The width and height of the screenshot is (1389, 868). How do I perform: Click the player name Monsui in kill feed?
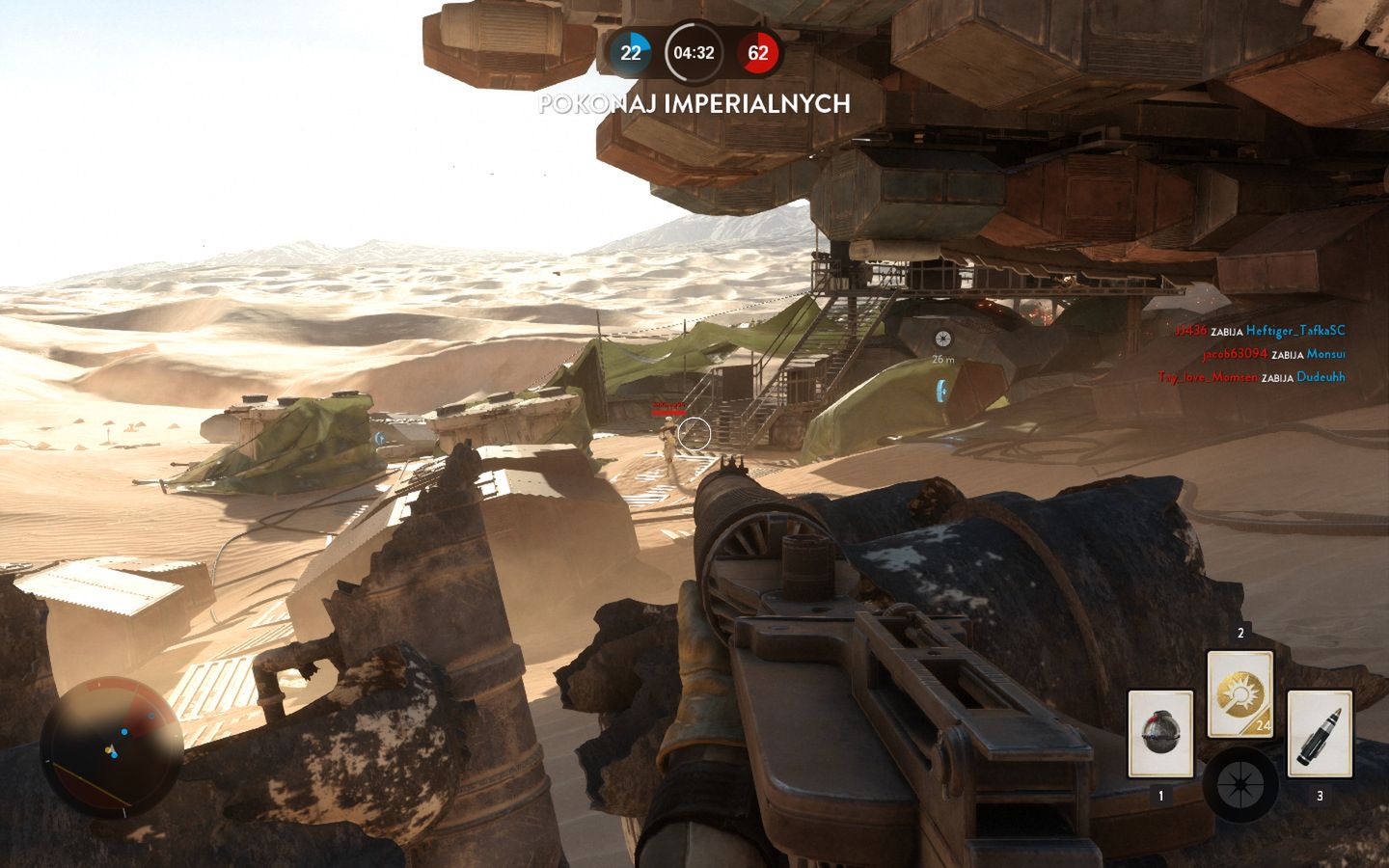[1328, 354]
